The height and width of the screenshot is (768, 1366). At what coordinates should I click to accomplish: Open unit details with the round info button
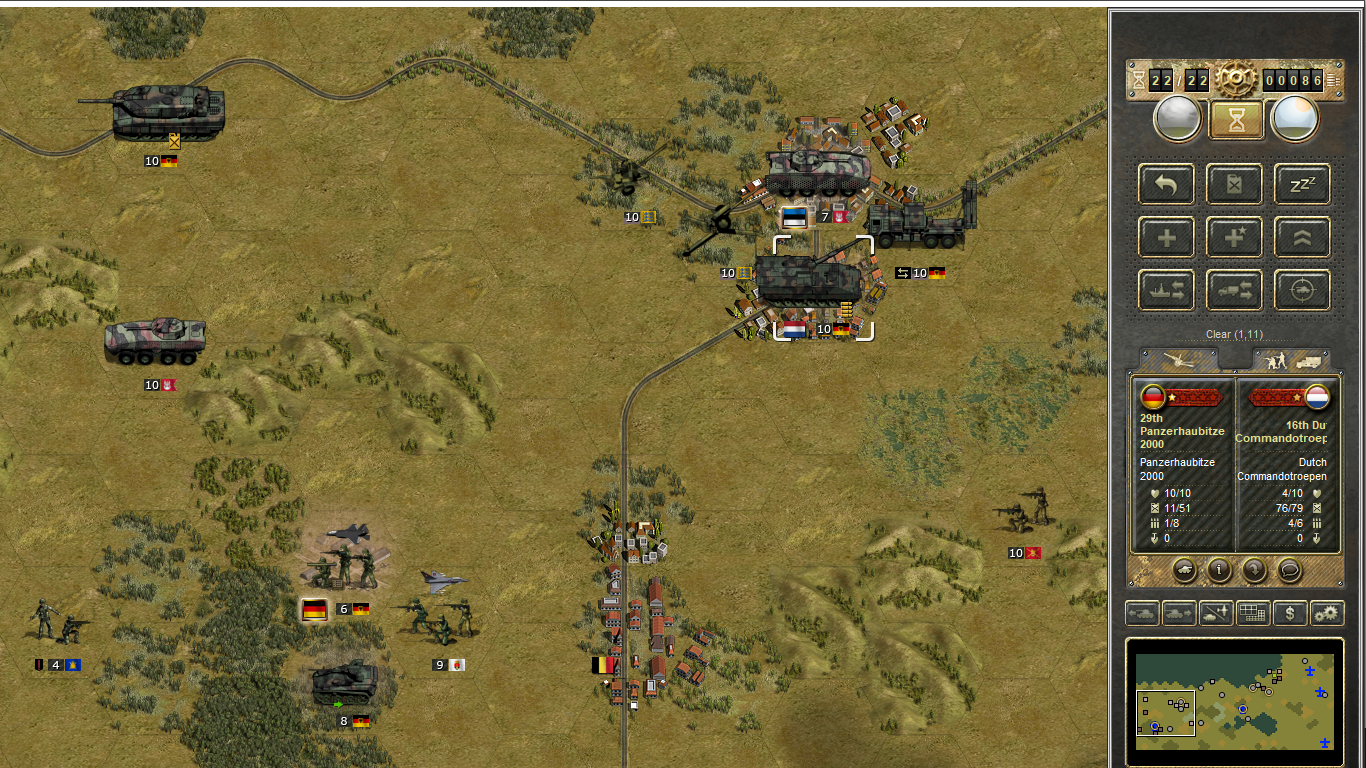click(1219, 570)
